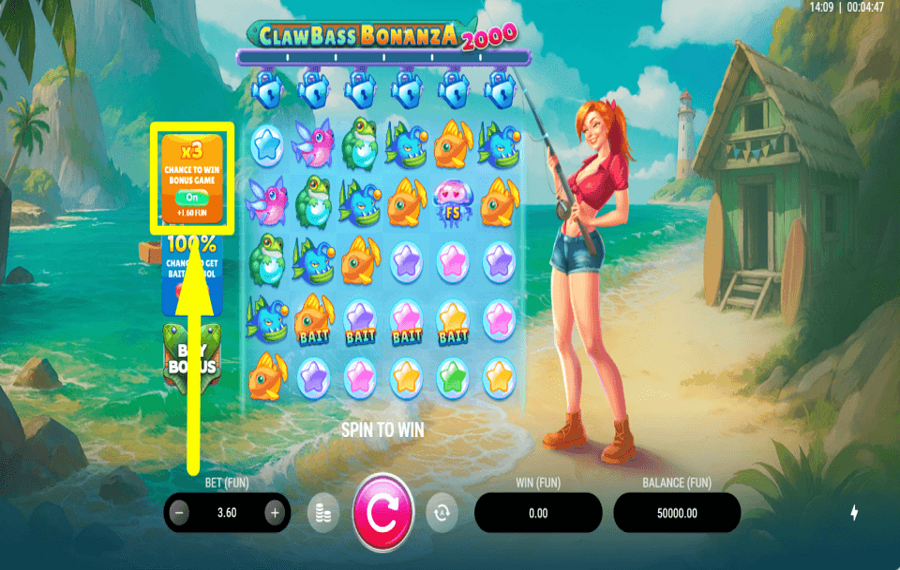Toggle the x3 bonus game chance
This screenshot has height=570, width=900.
pos(192,198)
